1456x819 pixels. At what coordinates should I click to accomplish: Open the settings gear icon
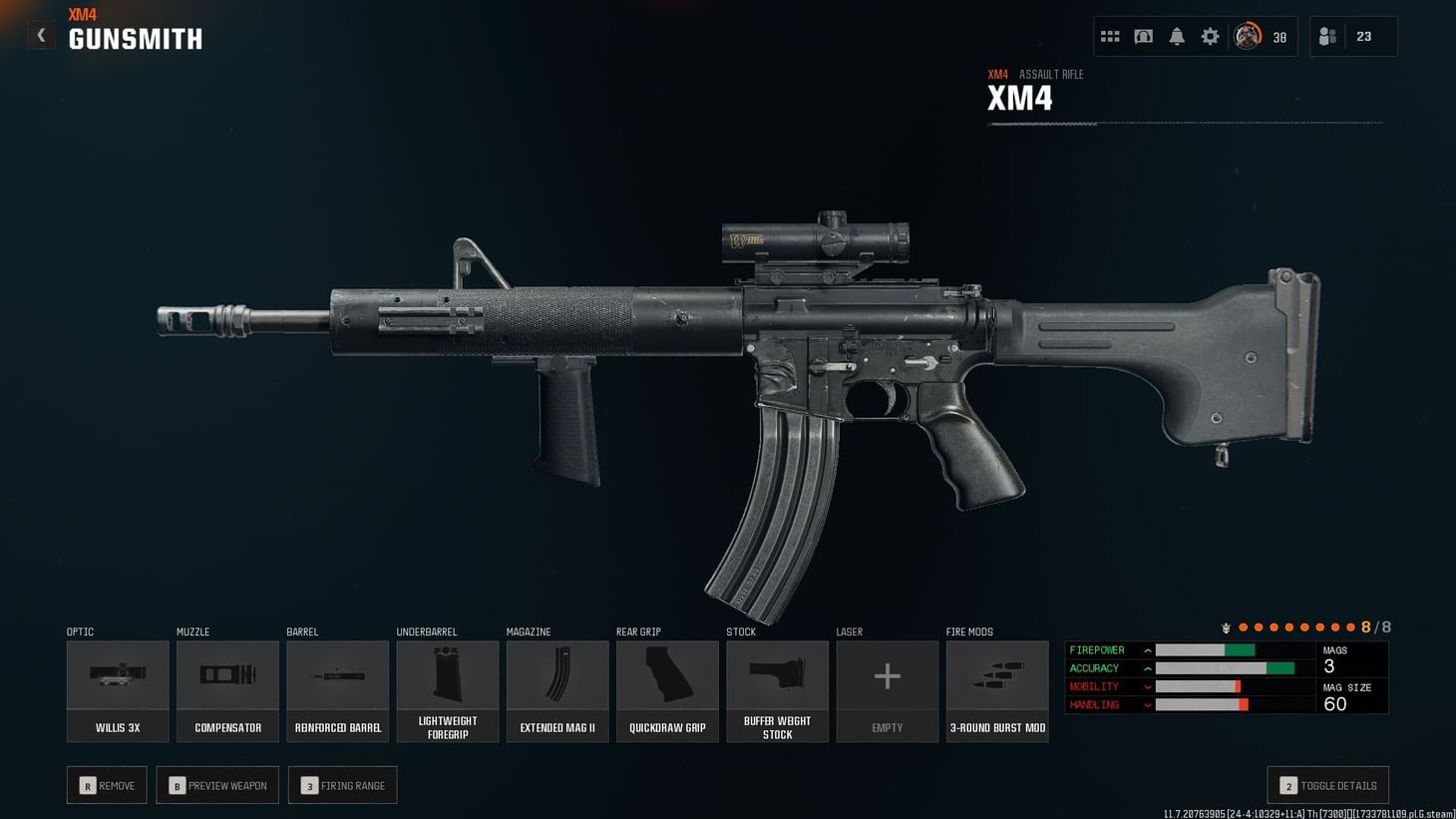pos(1210,36)
